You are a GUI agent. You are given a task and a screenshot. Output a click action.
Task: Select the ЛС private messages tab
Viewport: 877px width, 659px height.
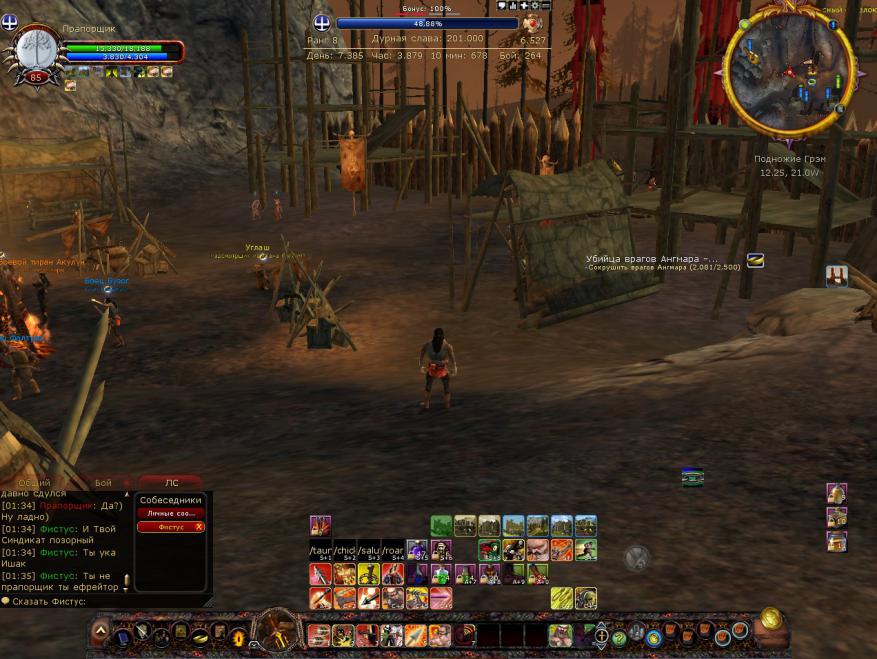tap(171, 482)
